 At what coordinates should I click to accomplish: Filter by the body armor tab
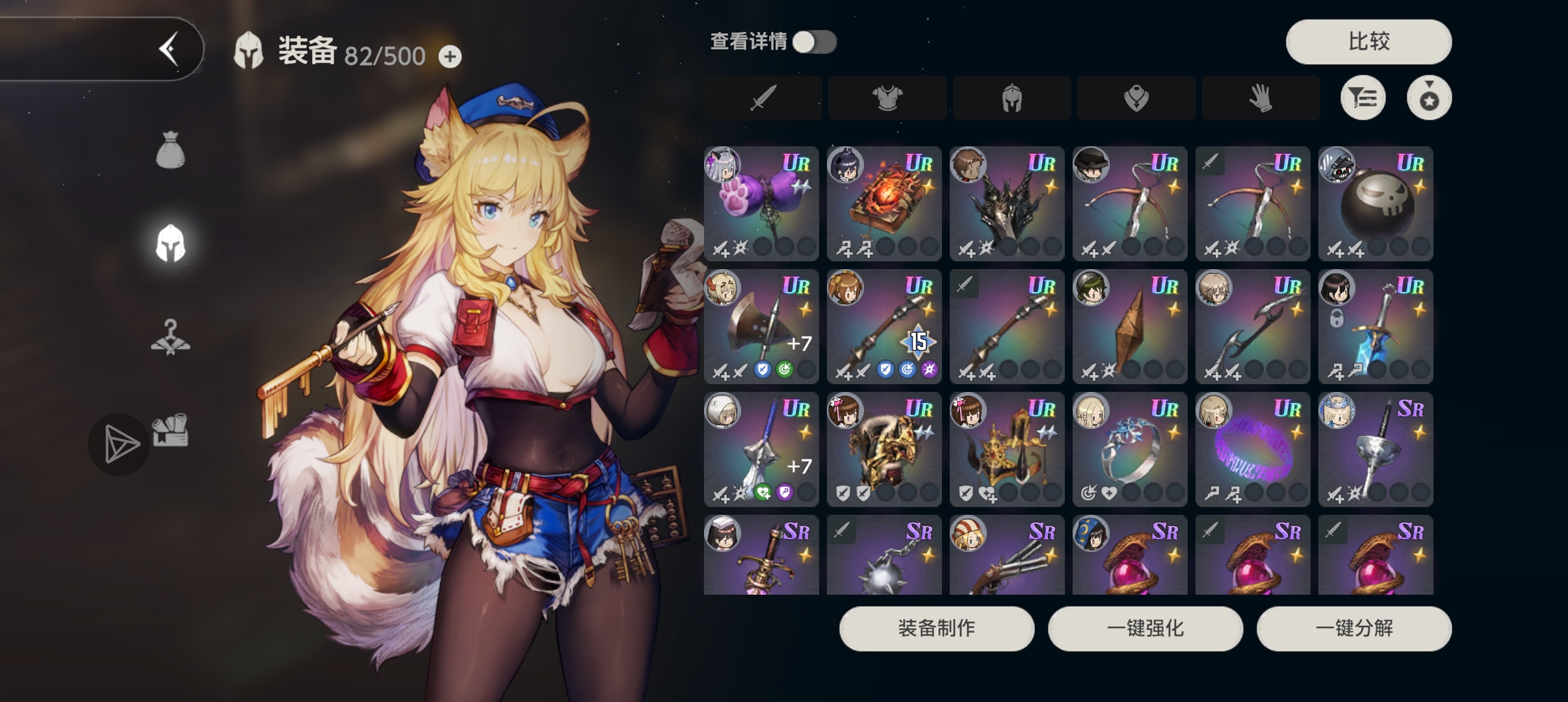click(x=887, y=98)
